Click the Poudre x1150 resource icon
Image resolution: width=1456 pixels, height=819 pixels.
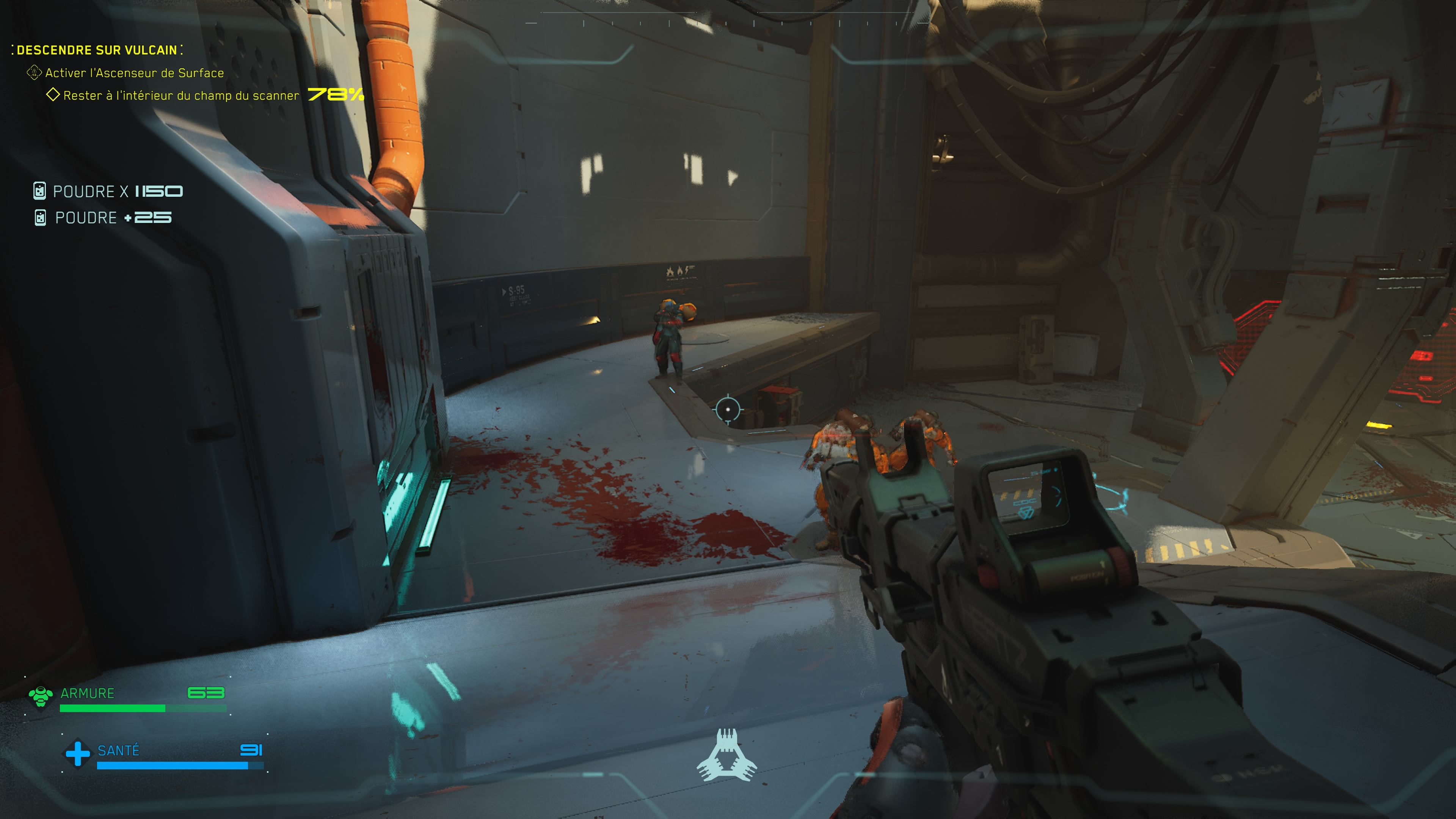tap(39, 191)
